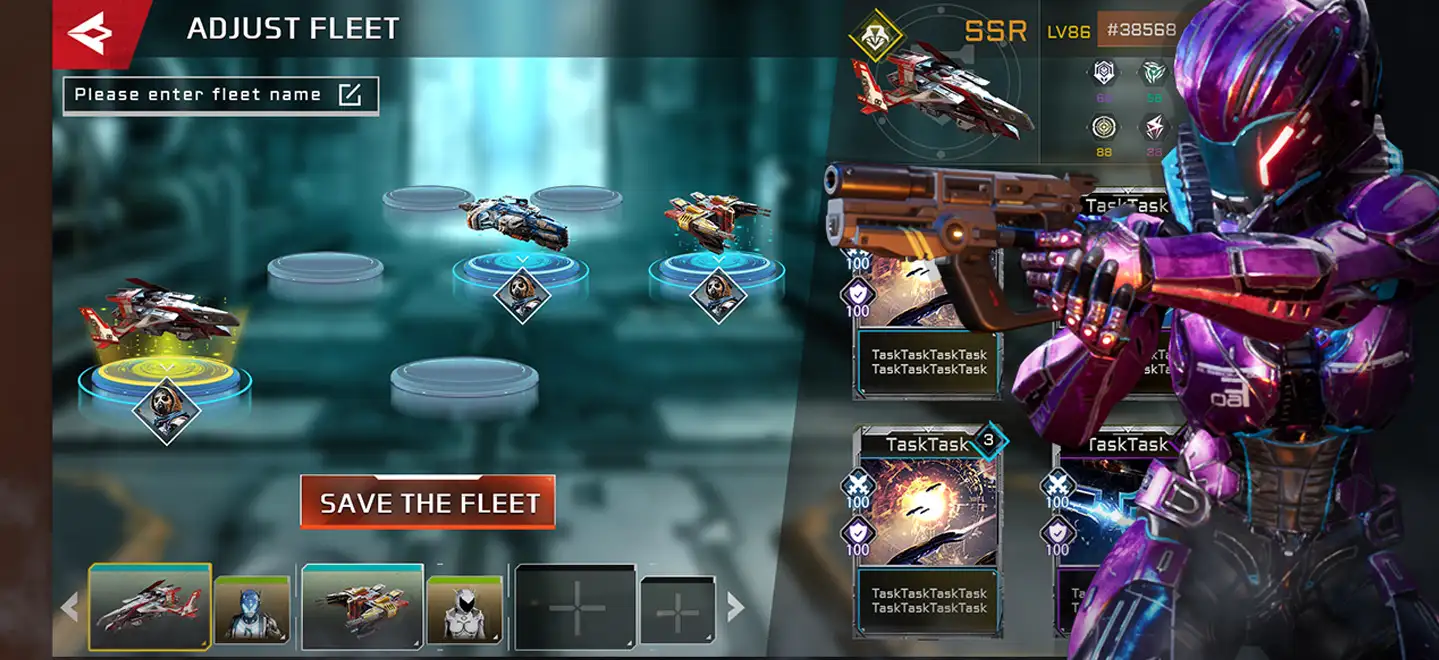
Task: Choose the white-armored pilot portrait
Action: coord(465,609)
